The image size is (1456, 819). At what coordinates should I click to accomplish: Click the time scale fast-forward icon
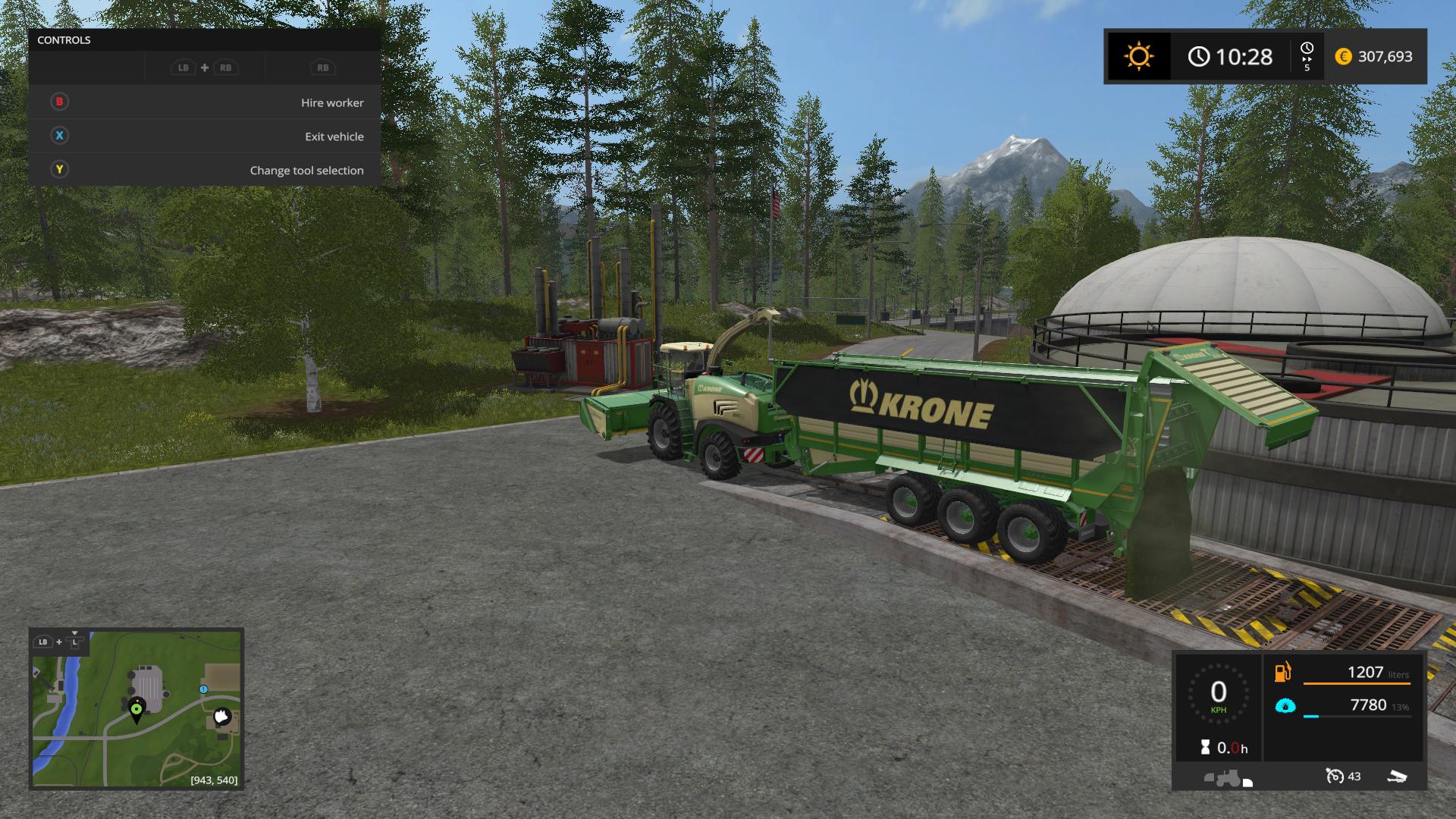[x=1307, y=57]
